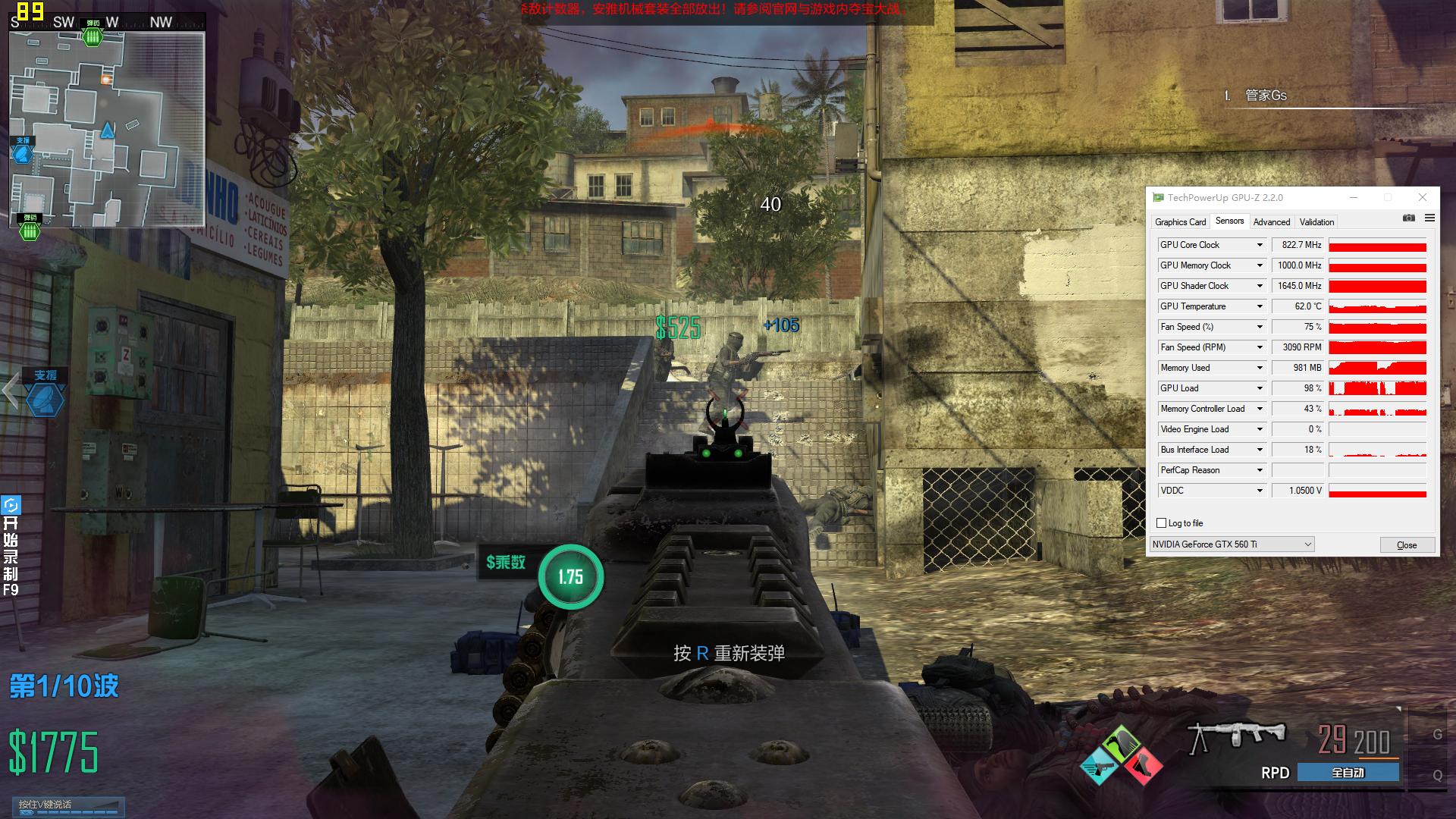
Task: Select the Sensors tab
Action: click(1229, 221)
